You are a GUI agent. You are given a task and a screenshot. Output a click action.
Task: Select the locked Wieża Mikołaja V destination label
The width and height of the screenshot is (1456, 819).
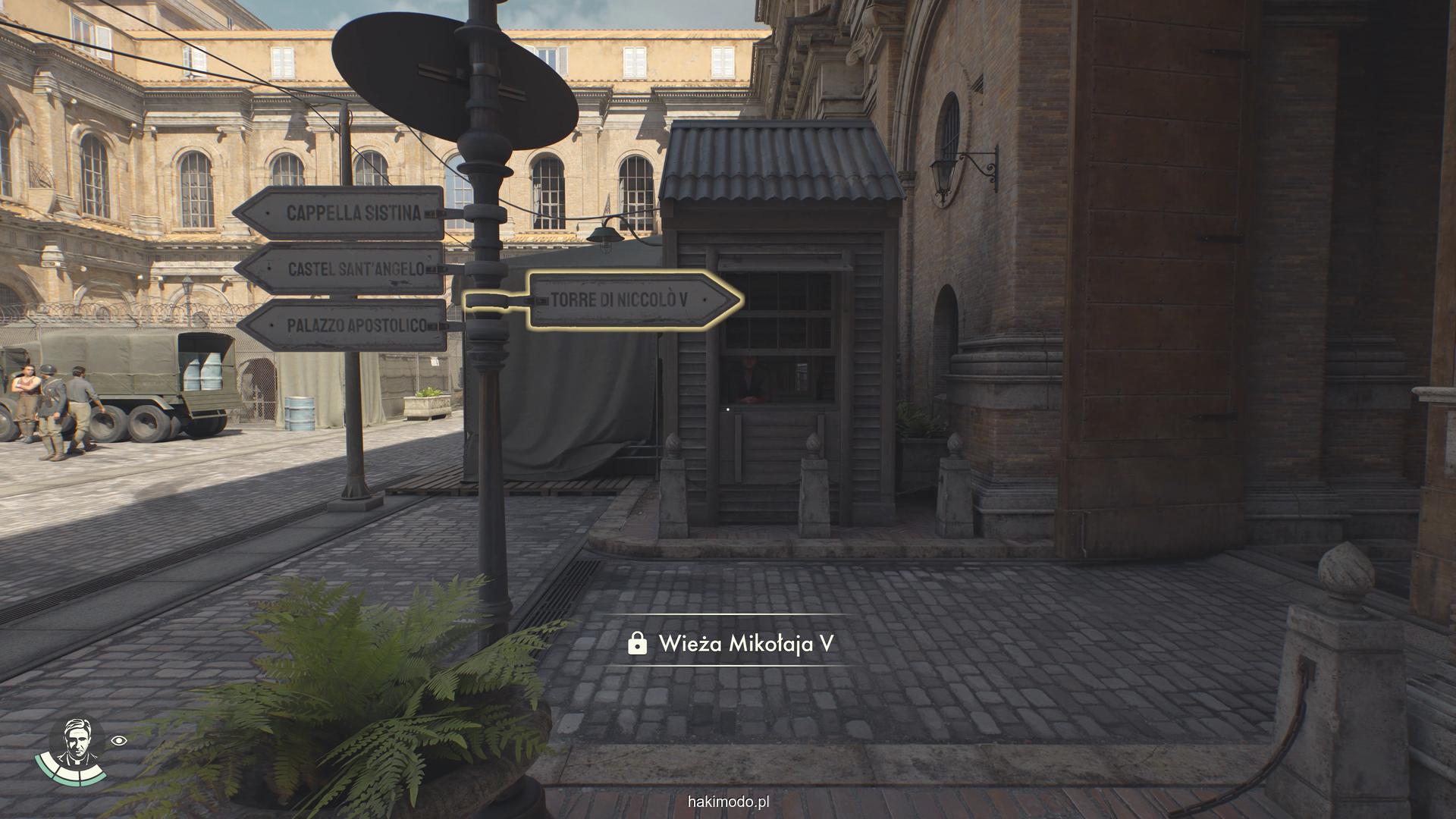click(731, 644)
